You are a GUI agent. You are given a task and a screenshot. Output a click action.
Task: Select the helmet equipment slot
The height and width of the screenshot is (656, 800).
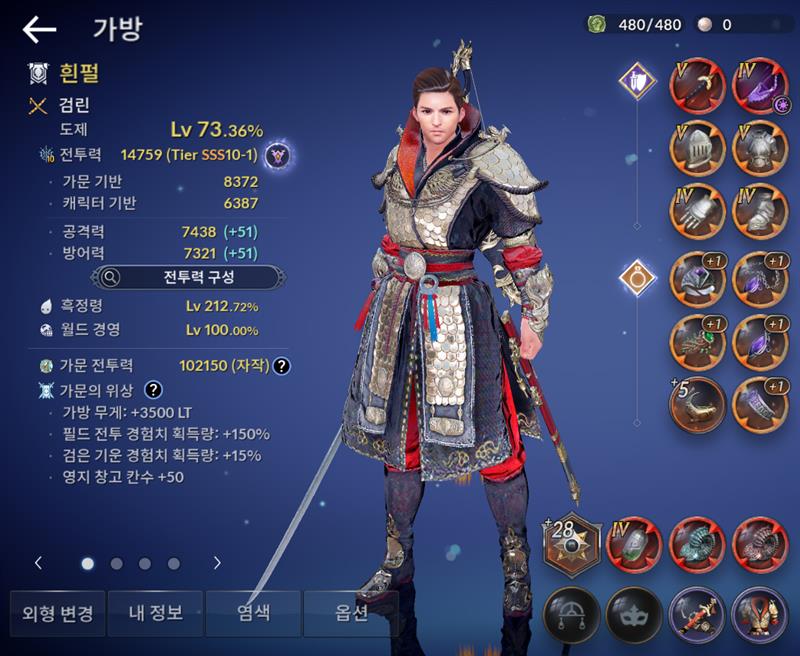point(698,150)
